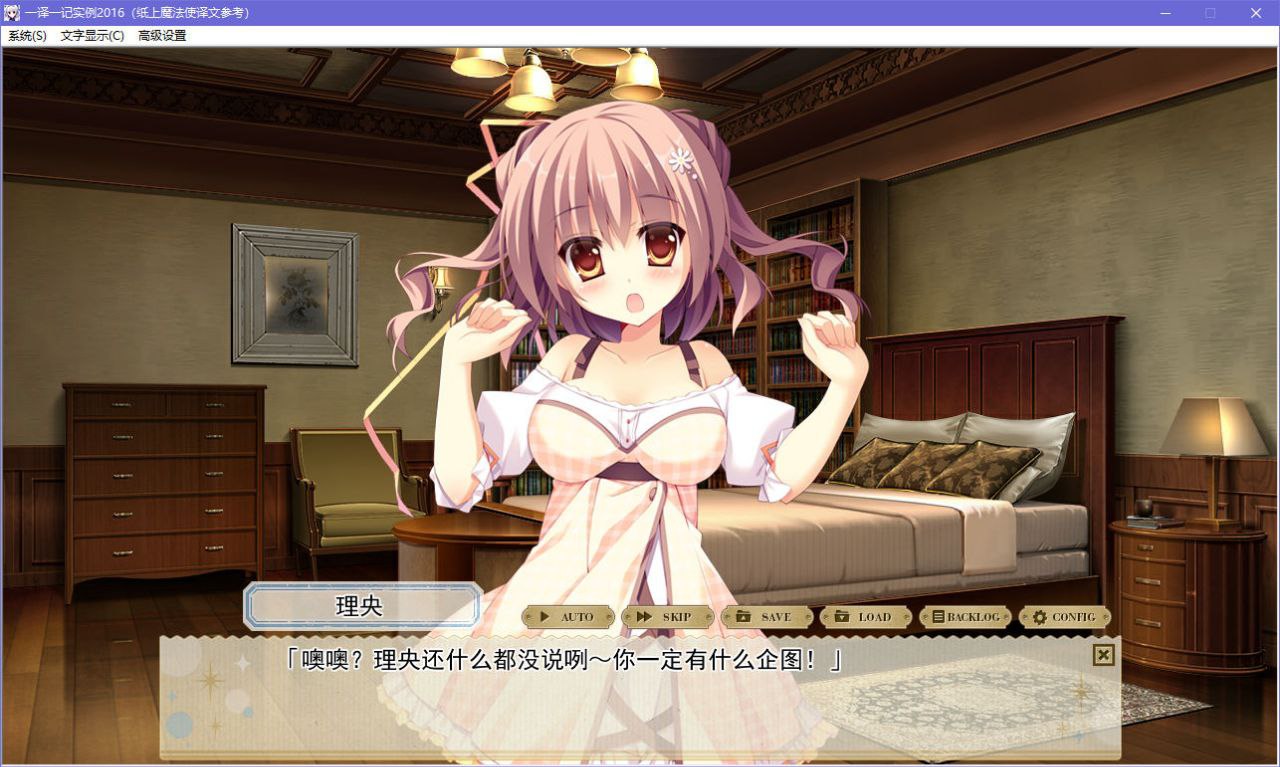This screenshot has height=767, width=1280.
Task: Toggle skip mode with SKIP
Action: [x=668, y=617]
